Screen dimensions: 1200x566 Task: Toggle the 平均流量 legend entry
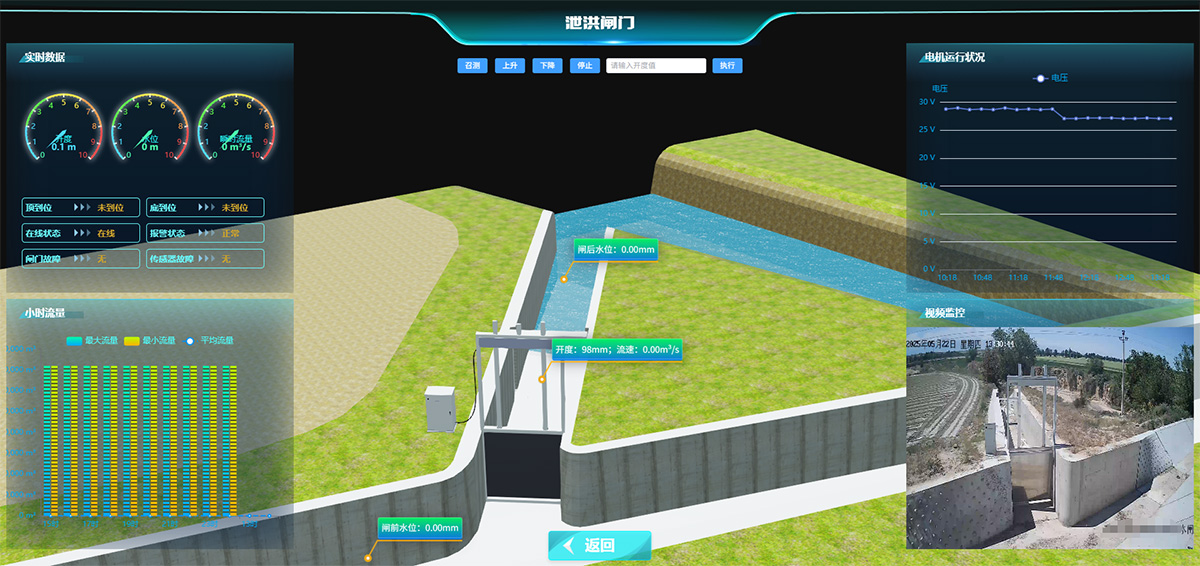pos(210,341)
